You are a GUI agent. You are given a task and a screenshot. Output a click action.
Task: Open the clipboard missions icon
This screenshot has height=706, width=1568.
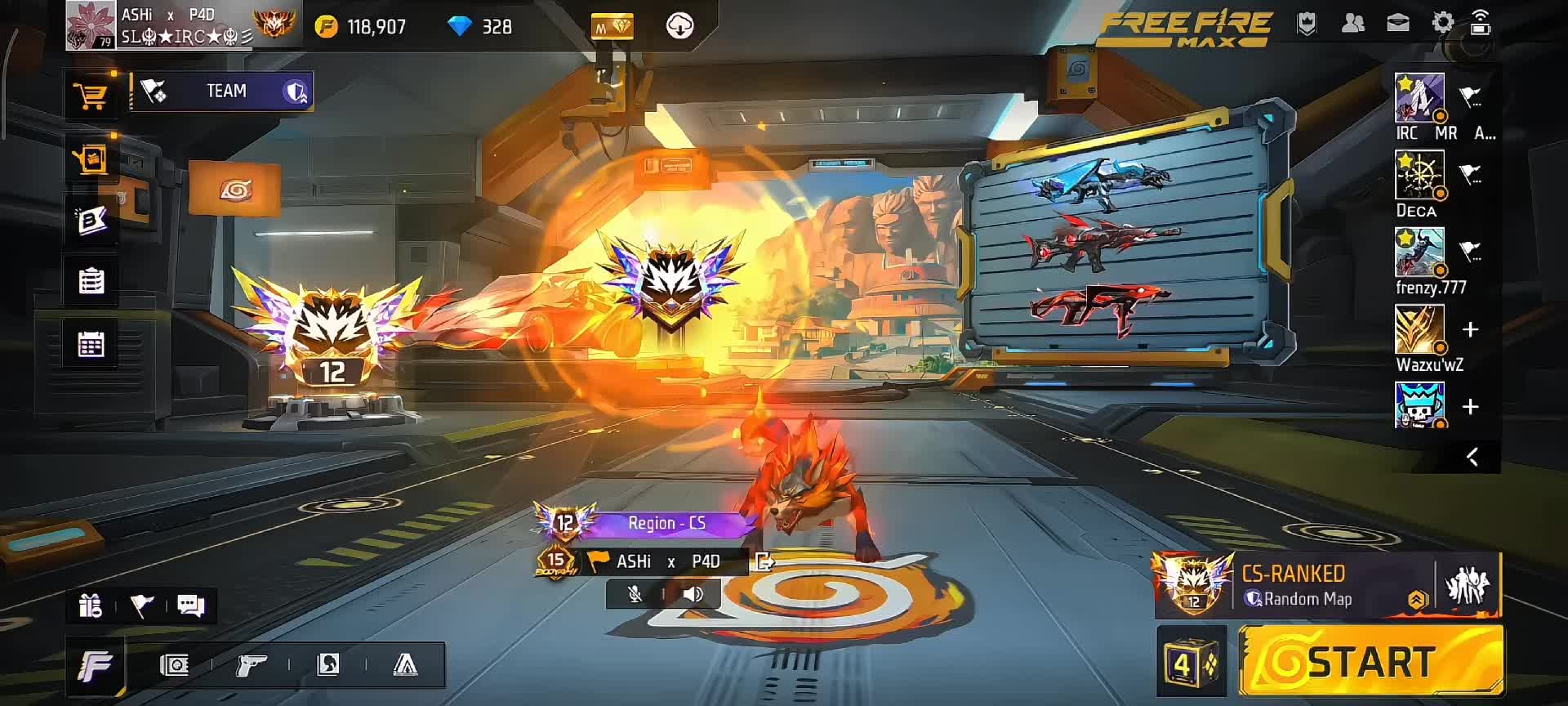(x=91, y=281)
